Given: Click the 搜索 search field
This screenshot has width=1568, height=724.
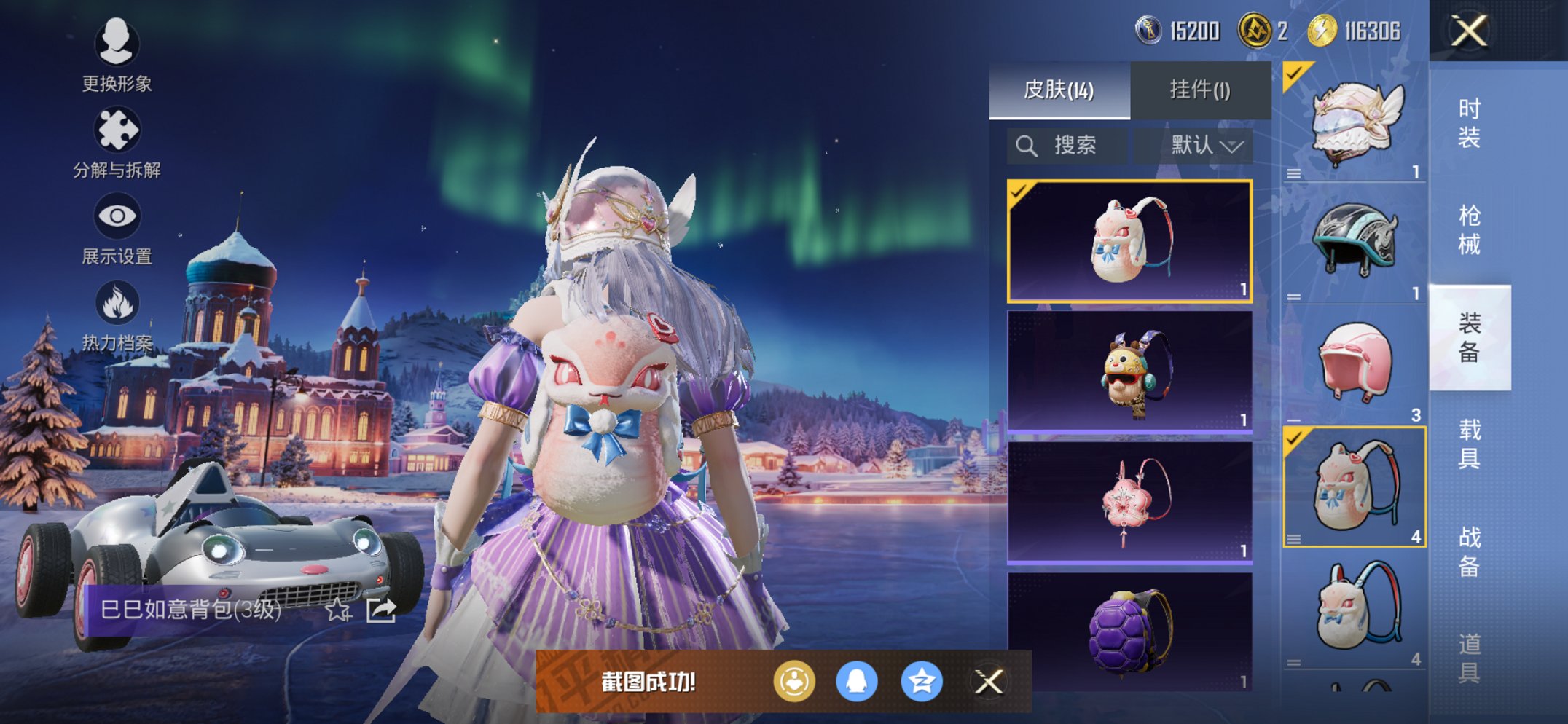Looking at the screenshot, I should point(1067,146).
